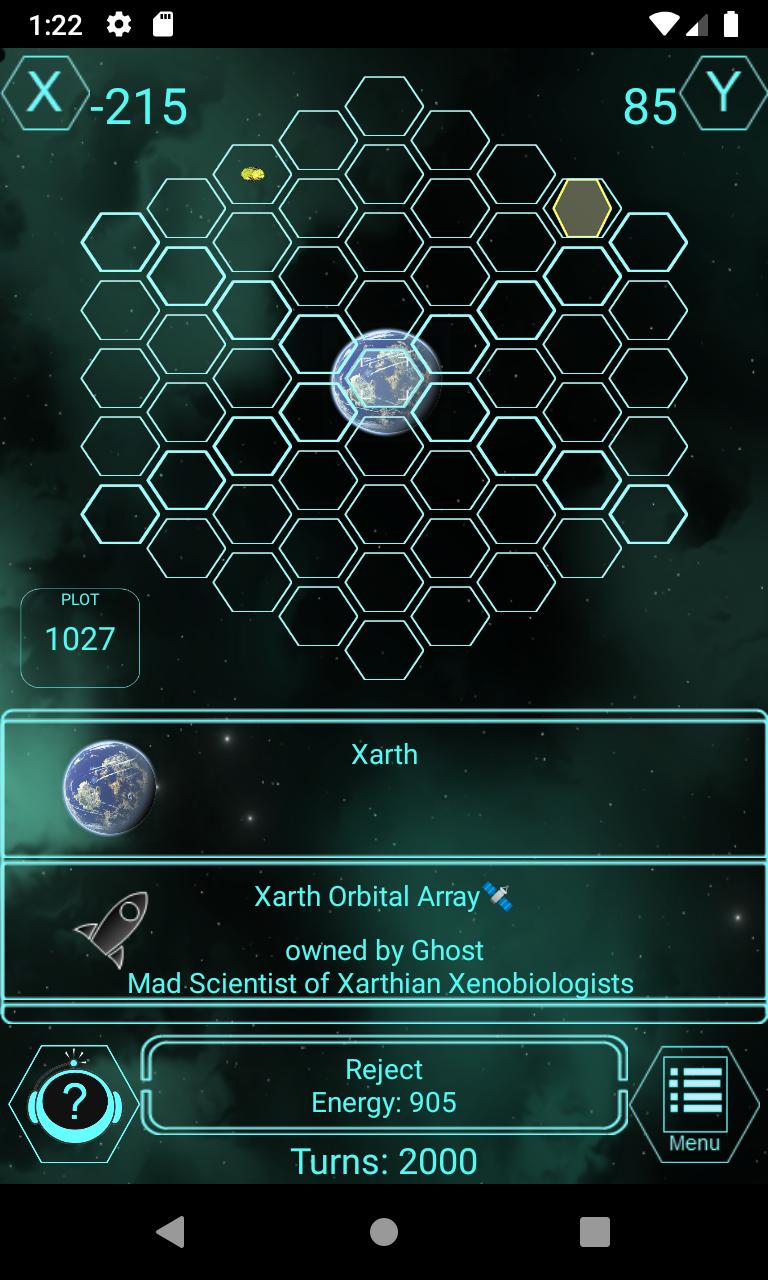Open the help question mark button

tap(74, 1103)
